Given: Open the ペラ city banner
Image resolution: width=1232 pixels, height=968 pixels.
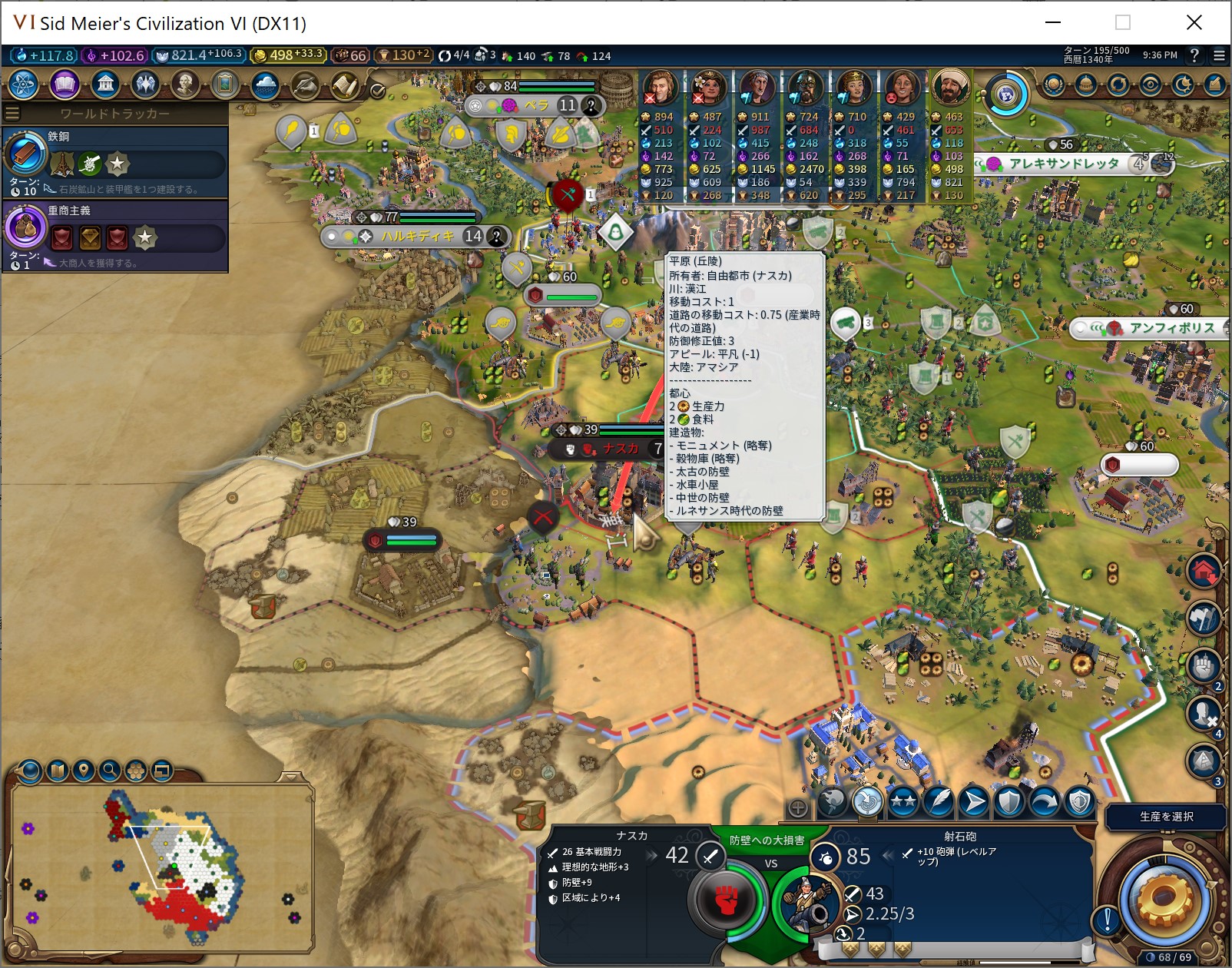Looking at the screenshot, I should (536, 105).
